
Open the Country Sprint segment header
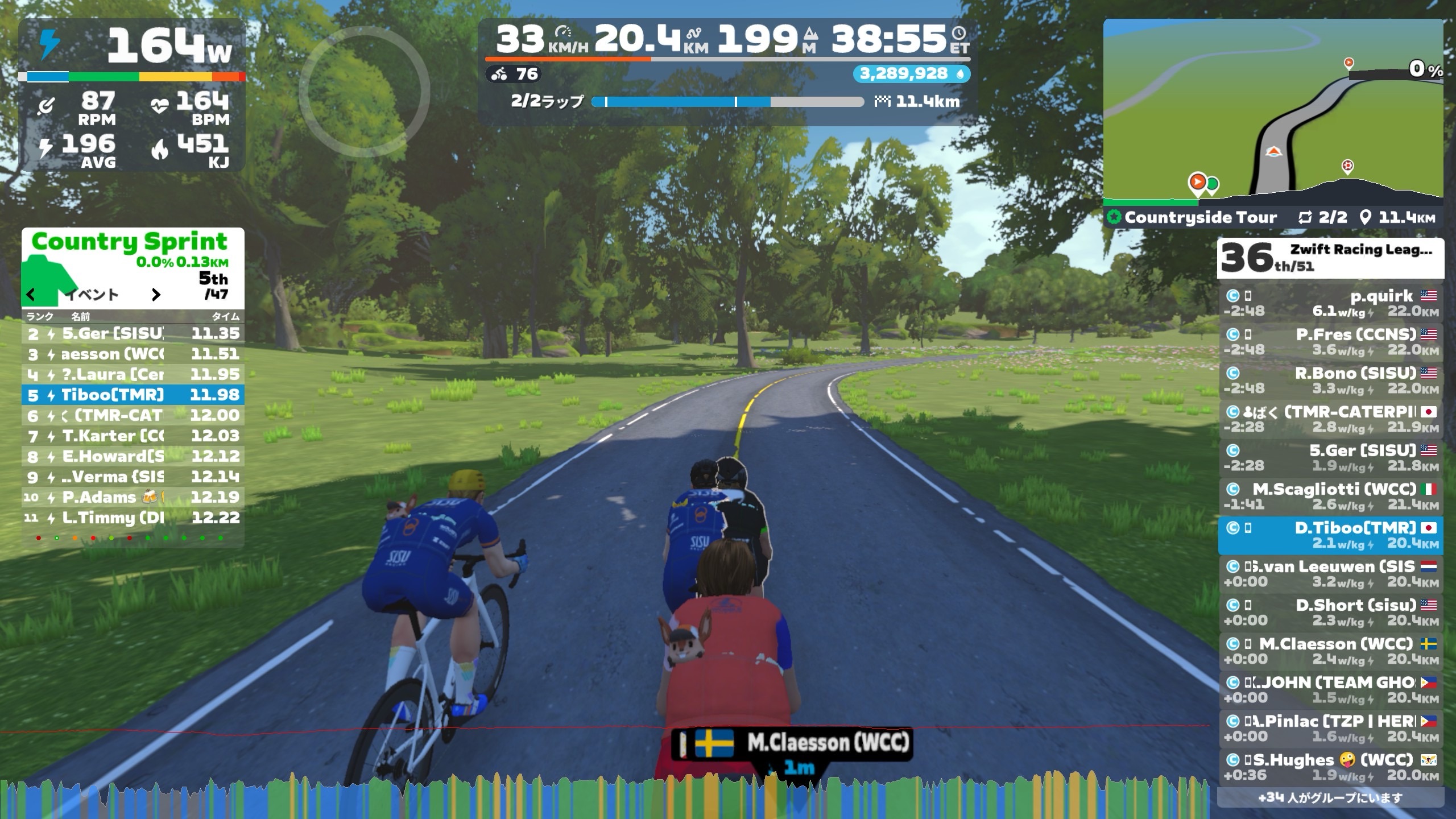click(x=130, y=242)
